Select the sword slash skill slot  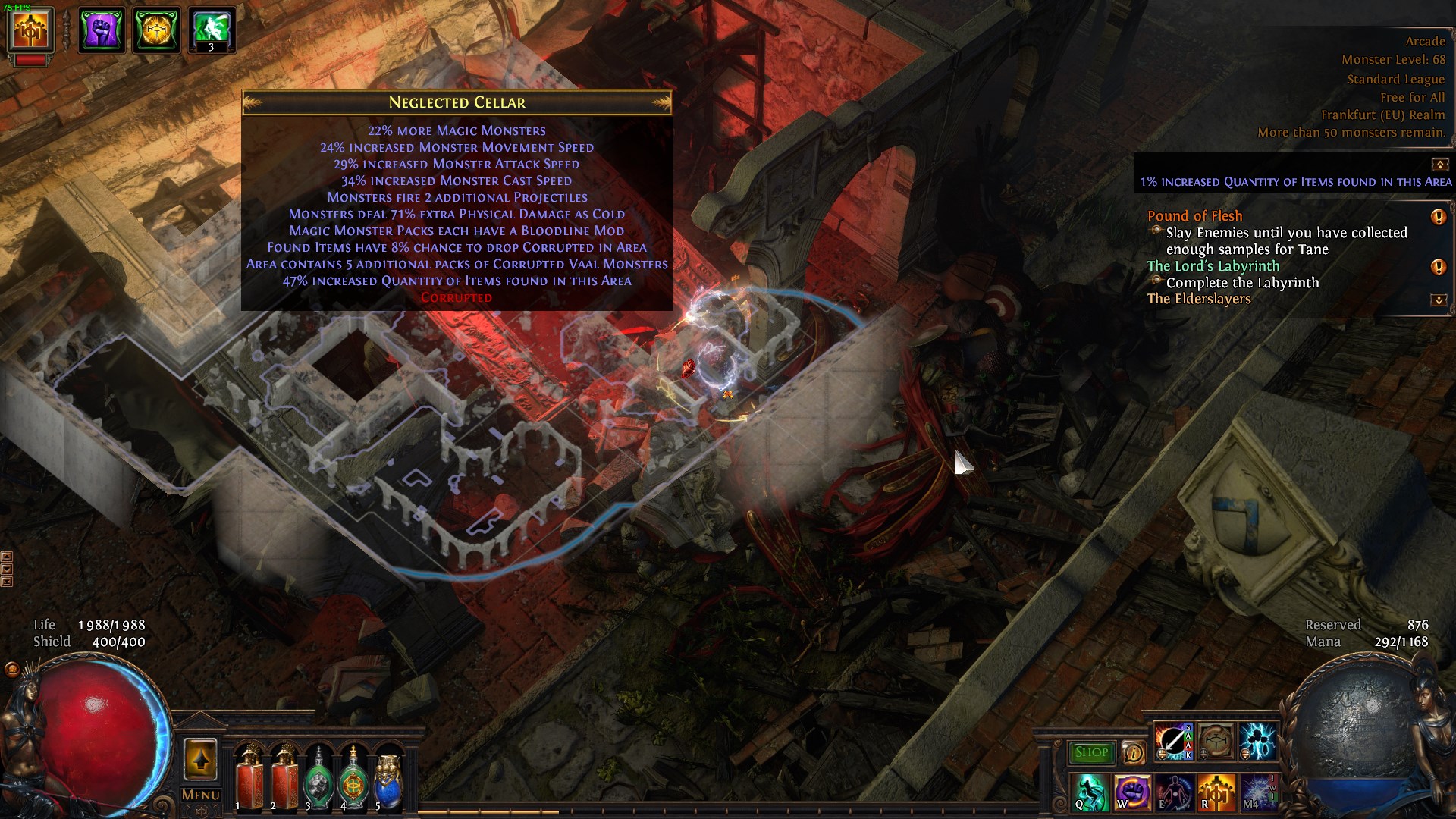tap(1171, 741)
